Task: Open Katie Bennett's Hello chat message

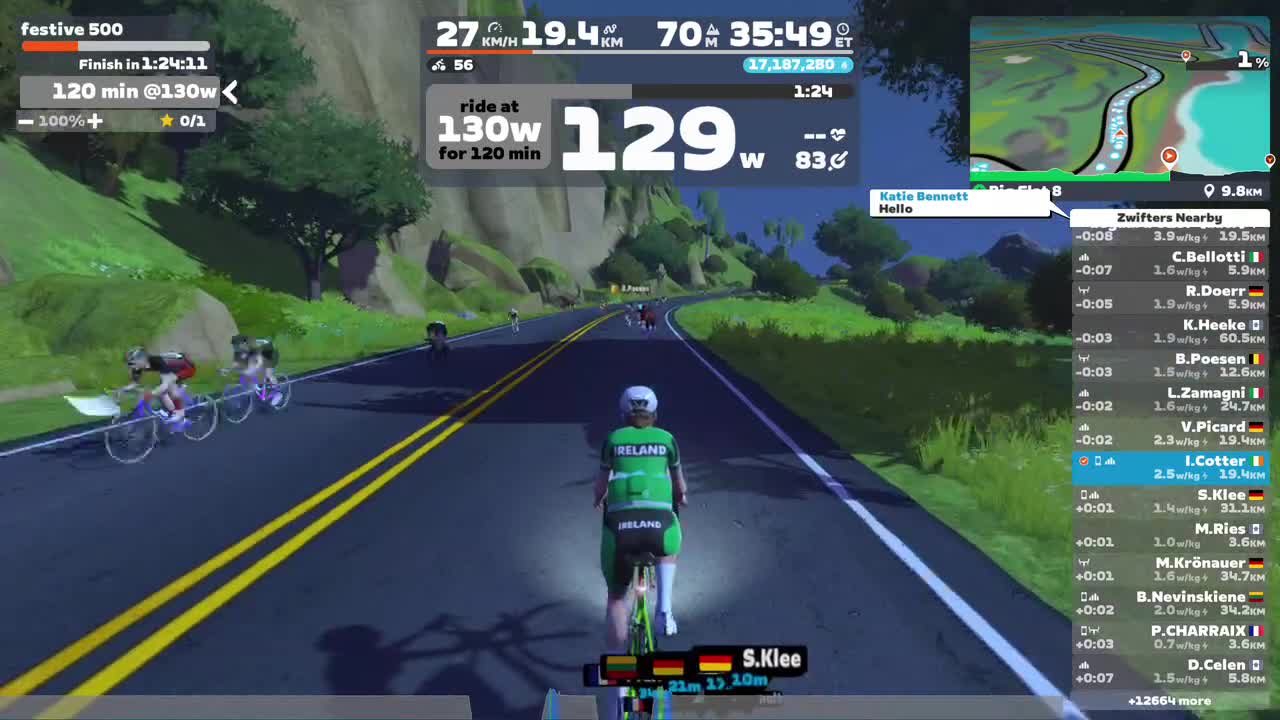Action: [958, 203]
